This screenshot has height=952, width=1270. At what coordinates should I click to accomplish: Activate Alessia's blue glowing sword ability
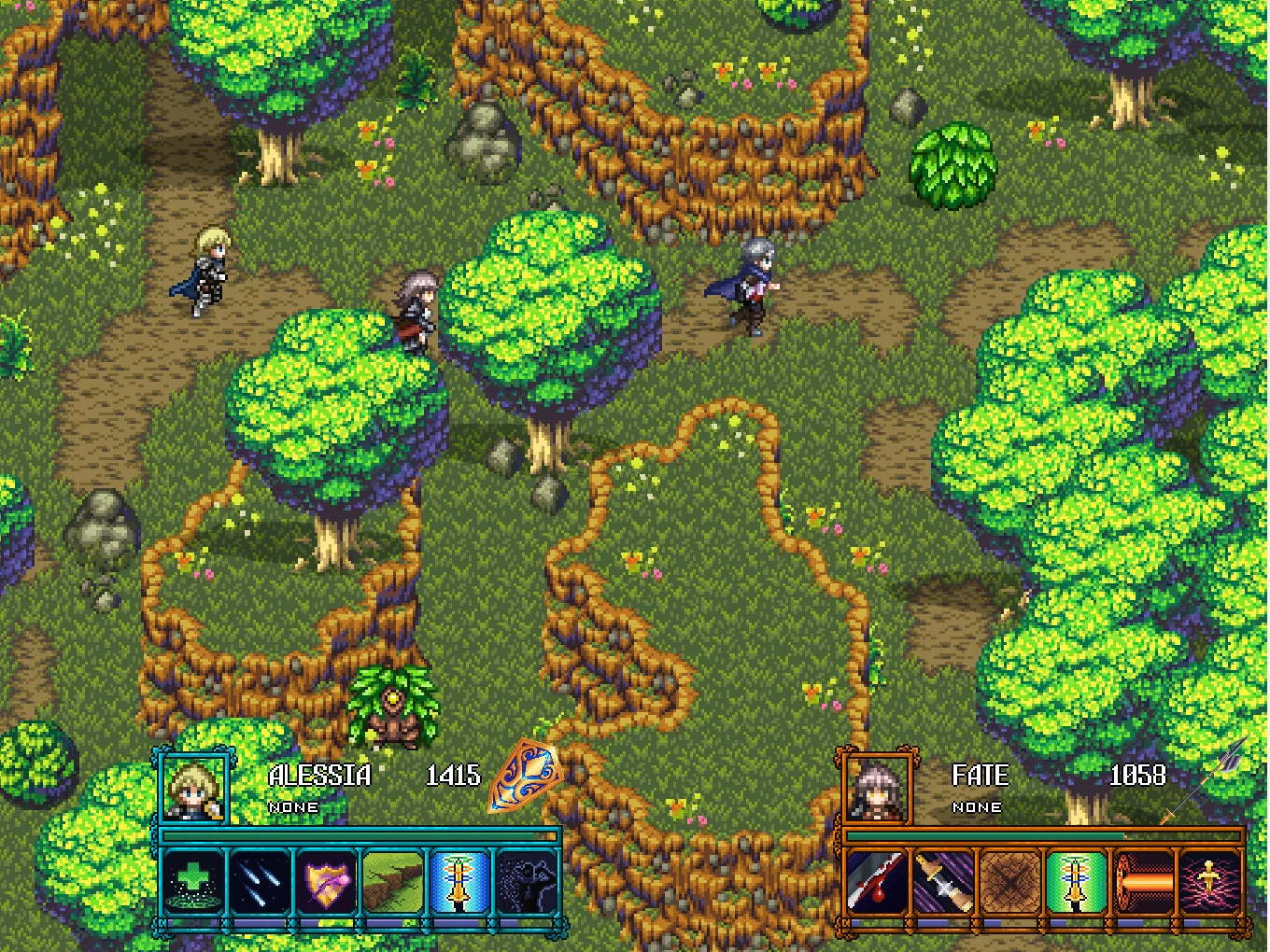[x=459, y=881]
